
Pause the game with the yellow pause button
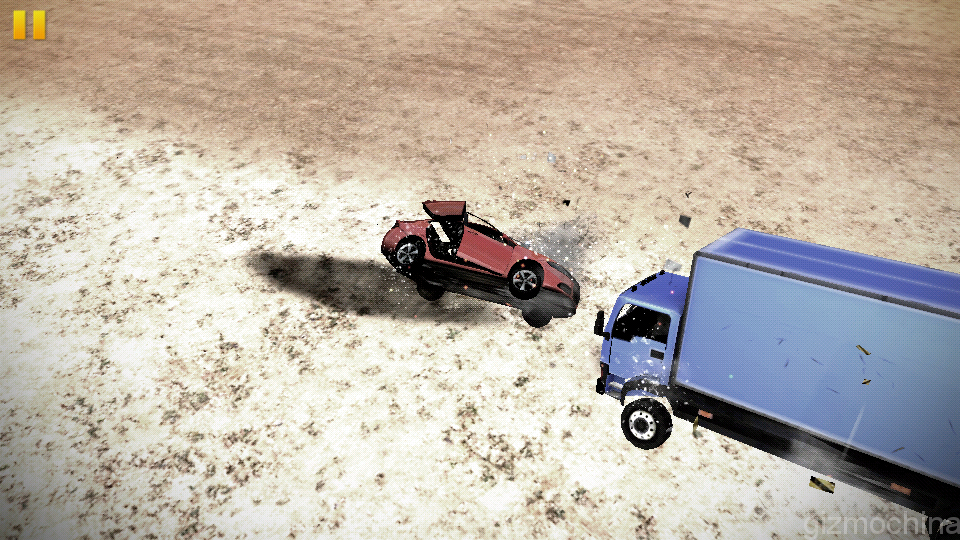click(x=29, y=25)
